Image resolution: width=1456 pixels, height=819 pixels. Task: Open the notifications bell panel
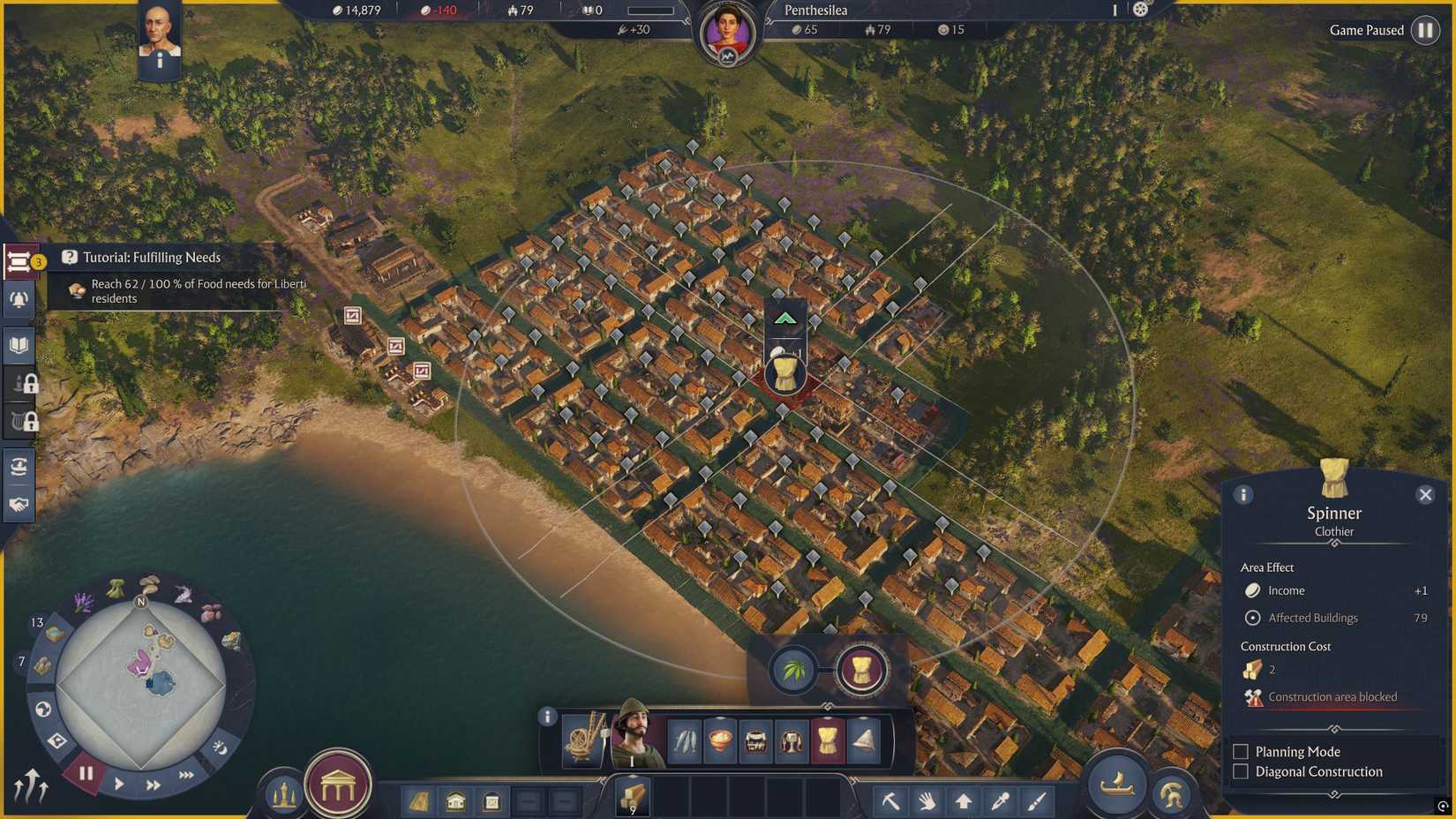(18, 300)
